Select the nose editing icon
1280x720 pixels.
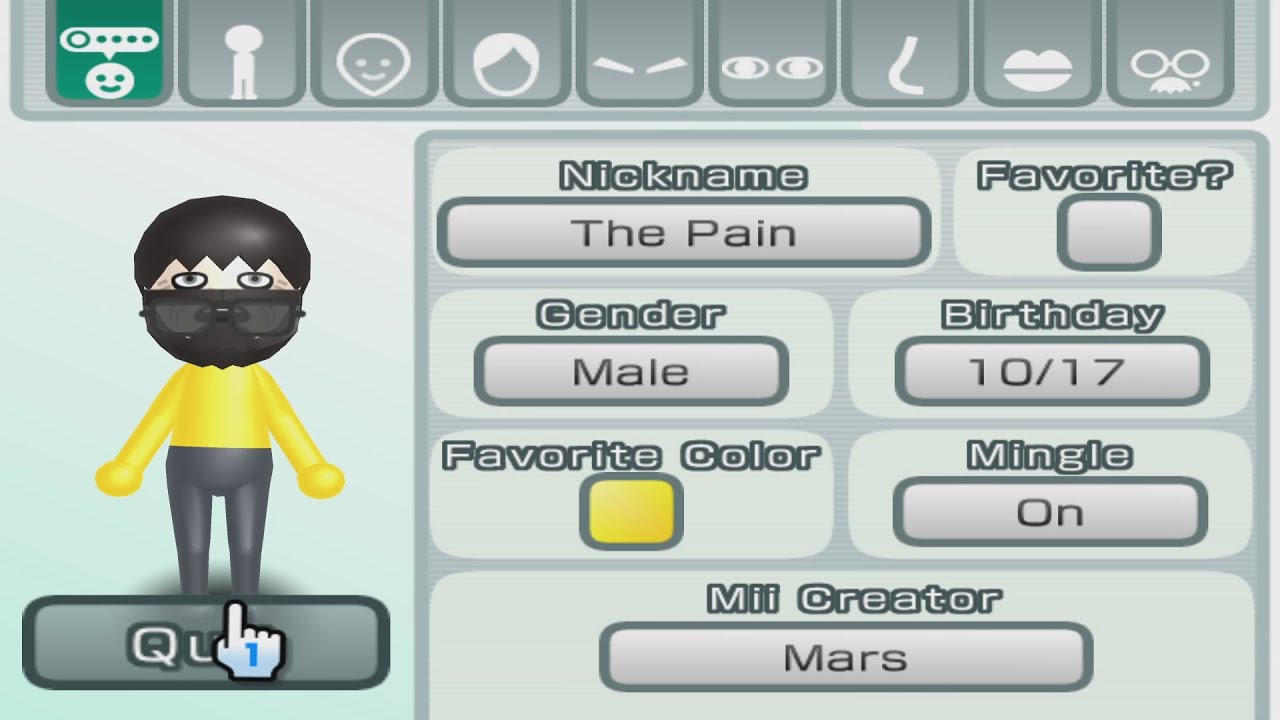(x=903, y=55)
